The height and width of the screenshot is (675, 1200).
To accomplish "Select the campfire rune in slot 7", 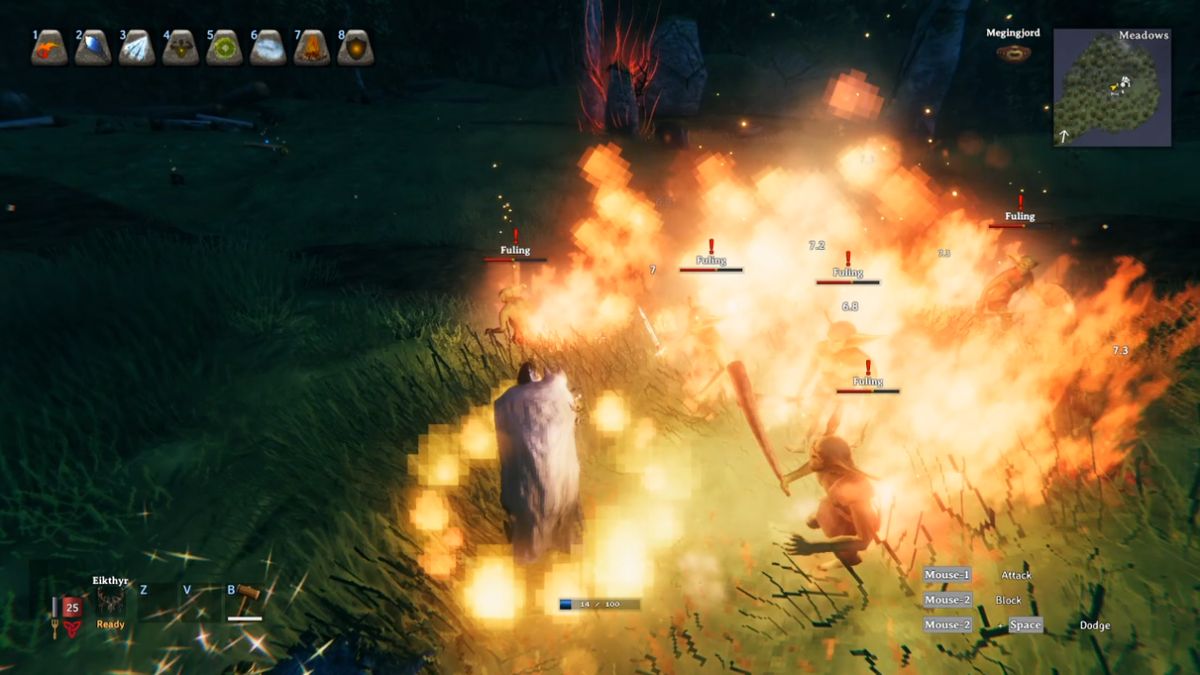I will [312, 48].
